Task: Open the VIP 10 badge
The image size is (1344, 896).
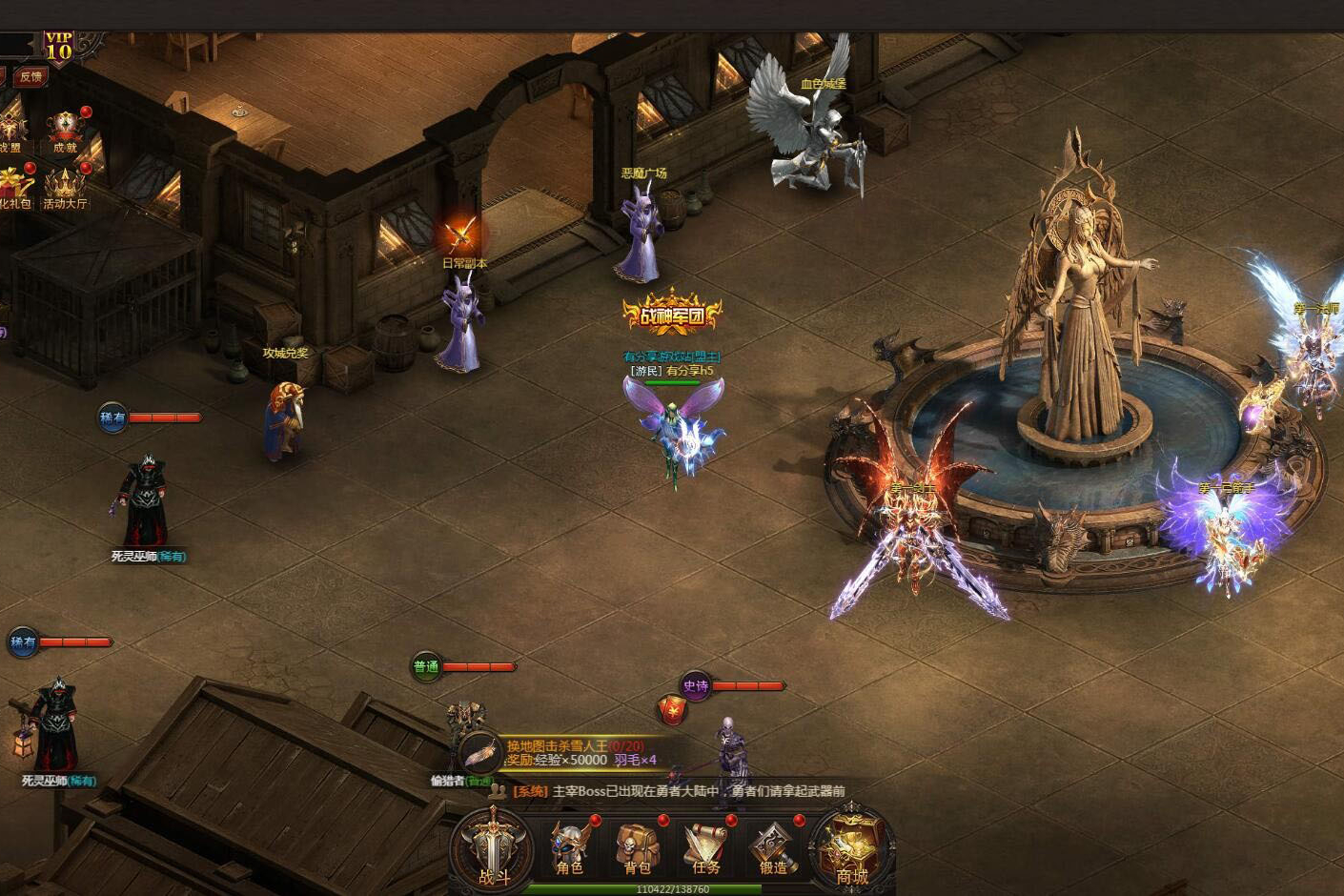Action: (x=59, y=47)
